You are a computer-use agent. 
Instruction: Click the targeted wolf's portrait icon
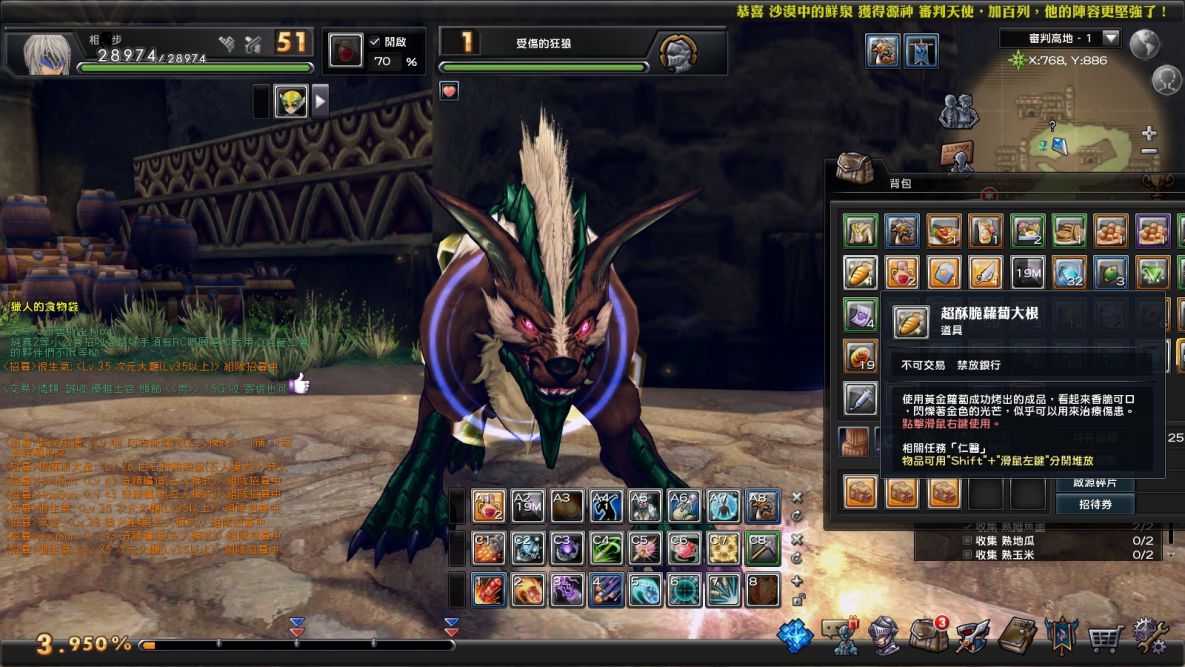point(678,51)
